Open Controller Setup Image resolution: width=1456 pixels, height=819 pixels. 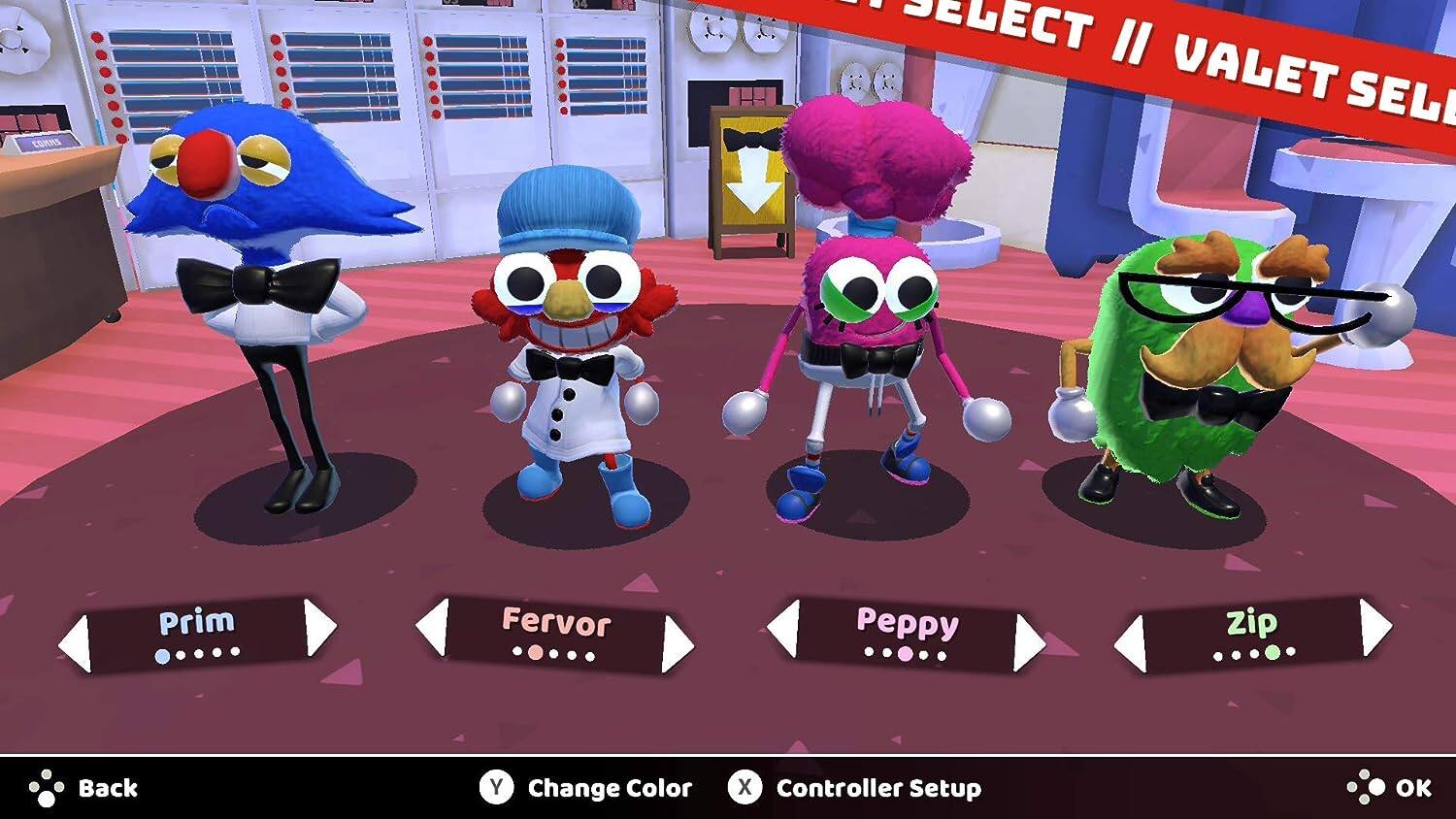(x=854, y=788)
